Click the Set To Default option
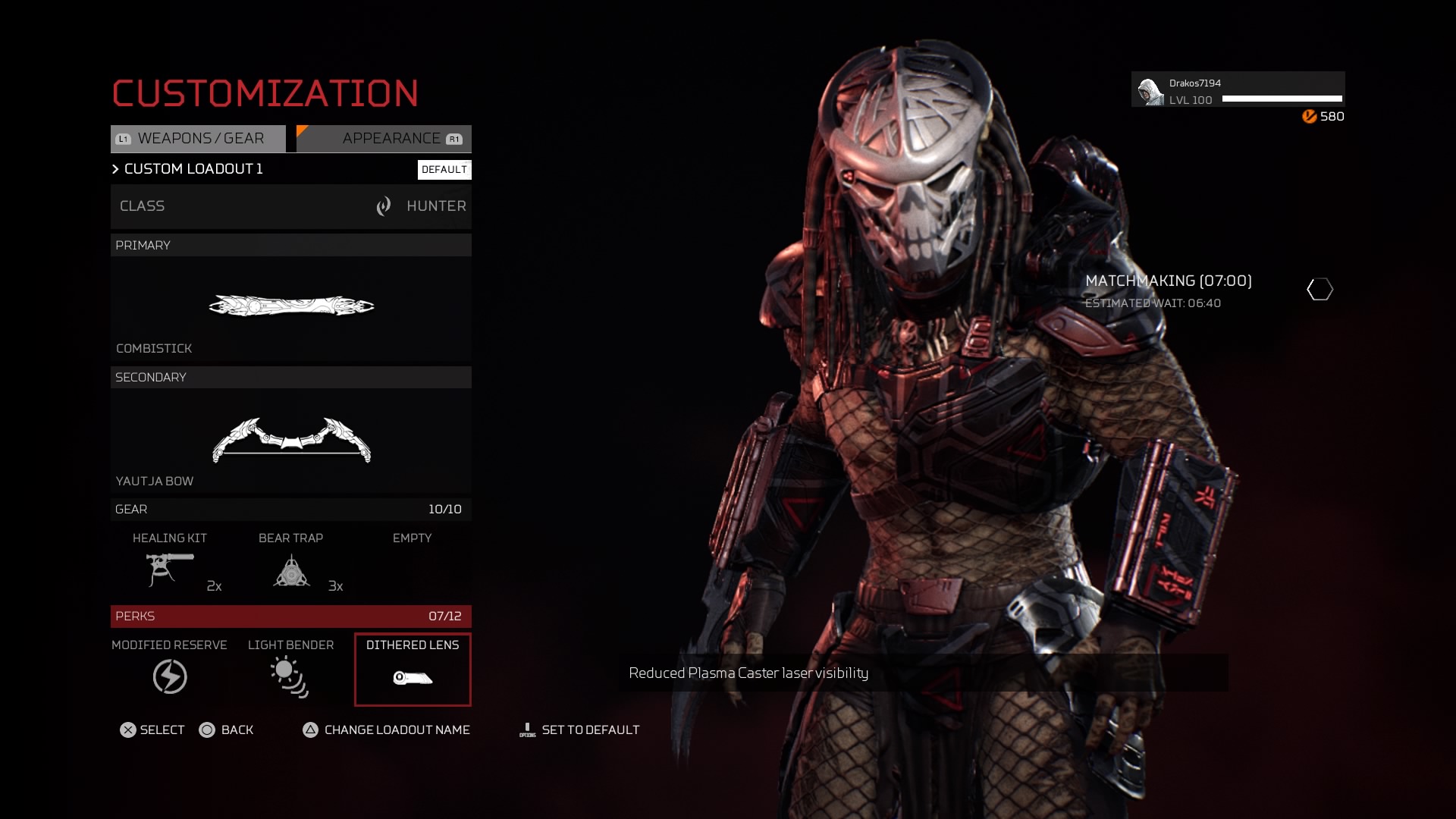Screen dimensions: 1456x819 click(580, 730)
